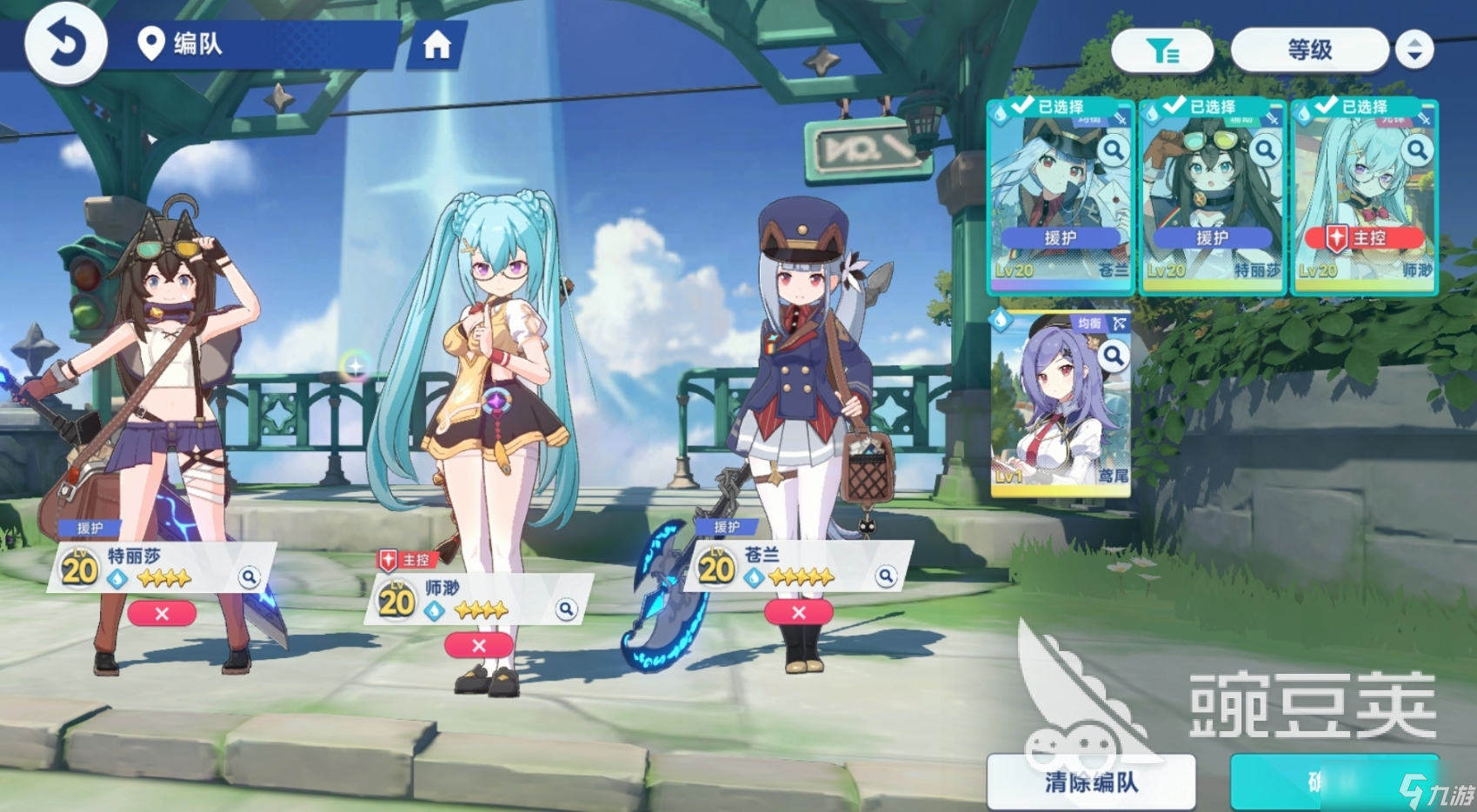Tap the weapon icon on 师渺's card corner
This screenshot has height=812, width=1477.
point(1424,120)
